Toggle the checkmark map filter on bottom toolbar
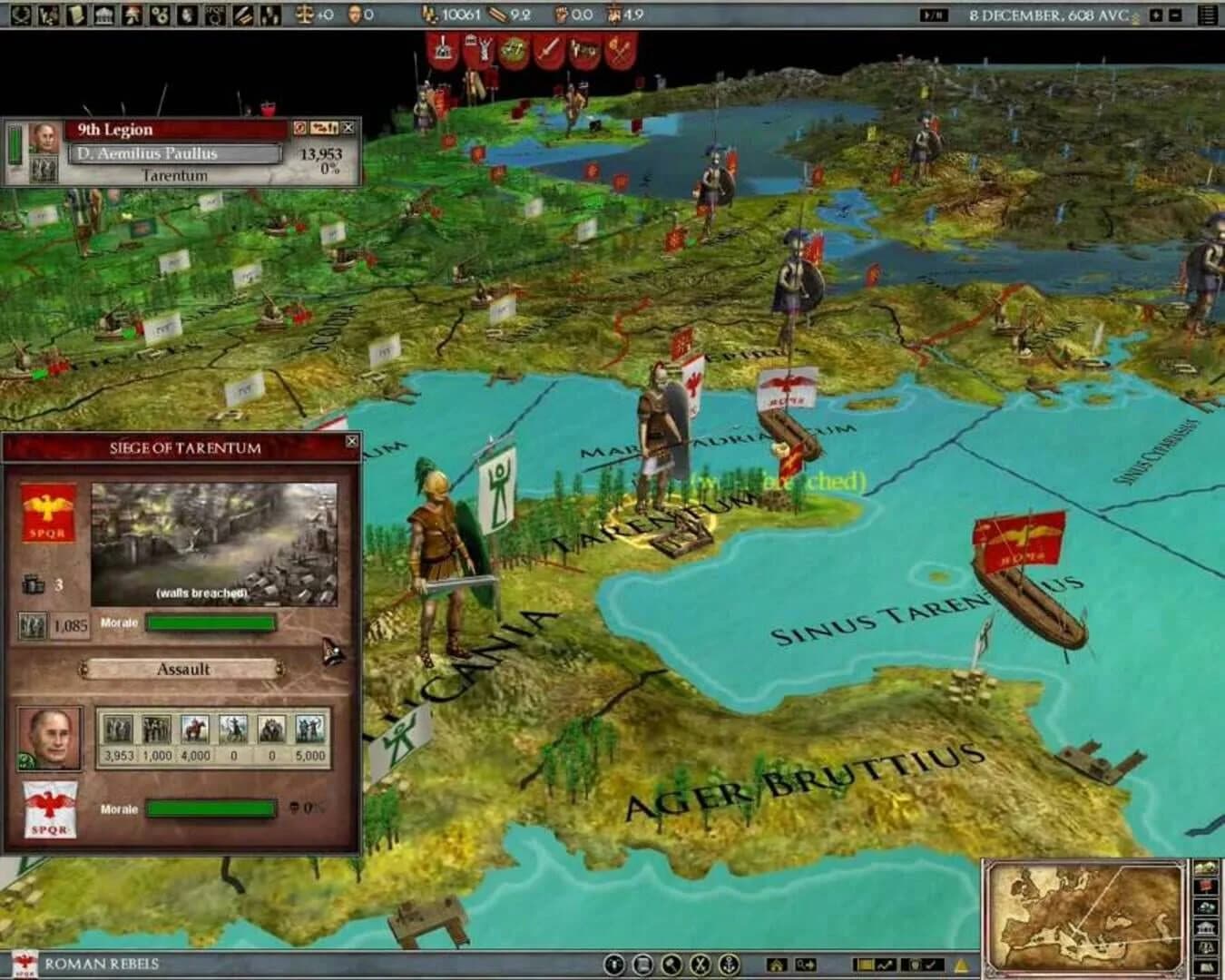This screenshot has width=1225, height=980. coord(931,963)
